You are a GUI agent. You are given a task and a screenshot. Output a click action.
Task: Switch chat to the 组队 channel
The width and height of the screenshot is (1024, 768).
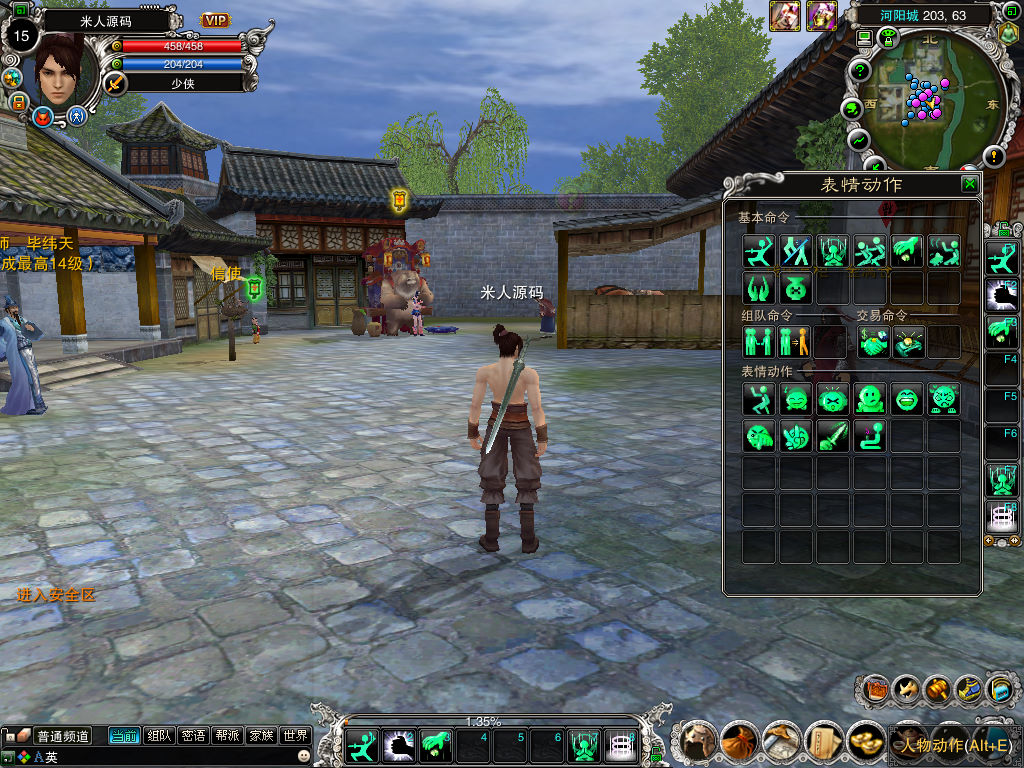tap(159, 736)
